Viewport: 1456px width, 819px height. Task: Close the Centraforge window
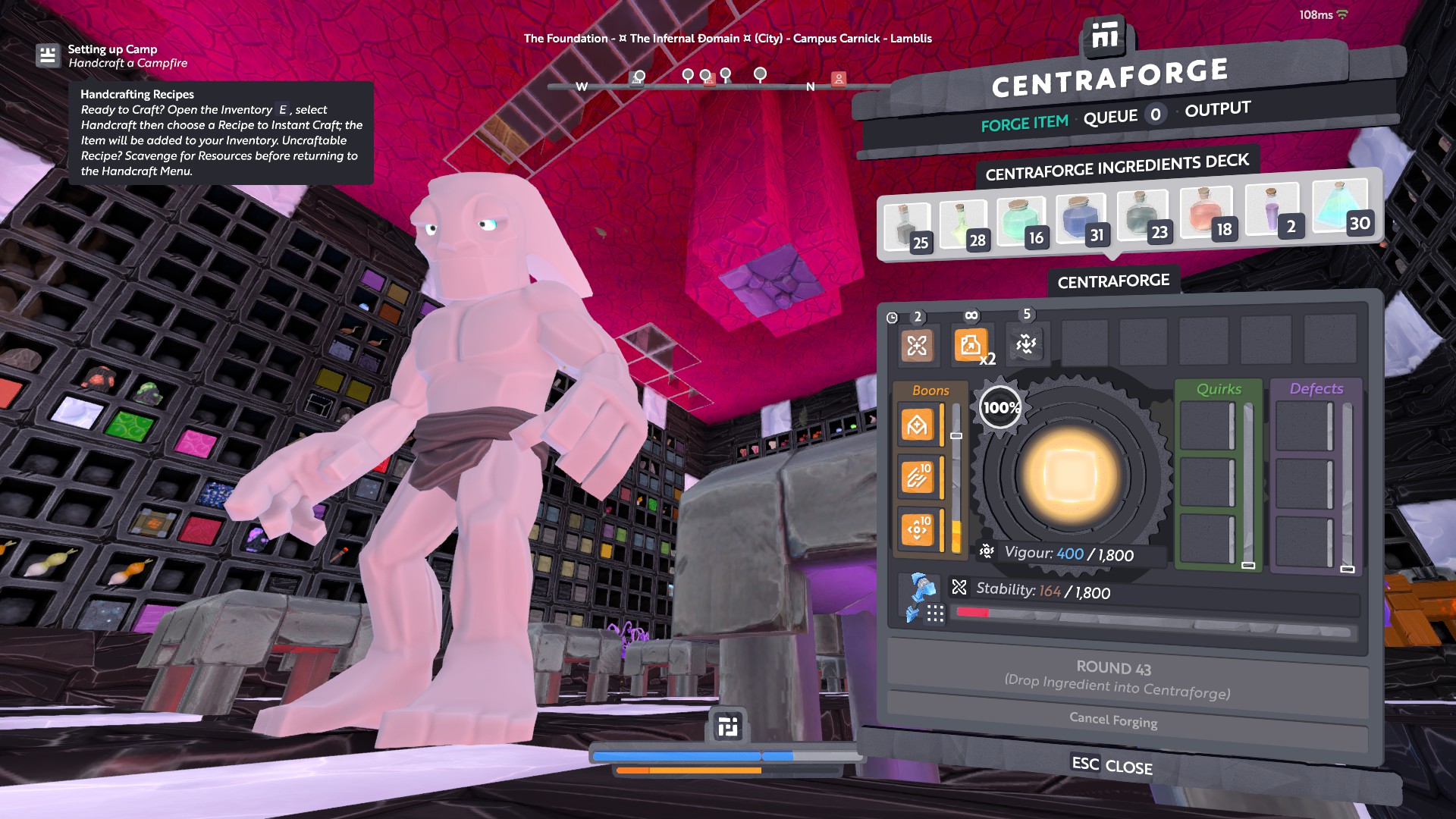coord(1112,765)
